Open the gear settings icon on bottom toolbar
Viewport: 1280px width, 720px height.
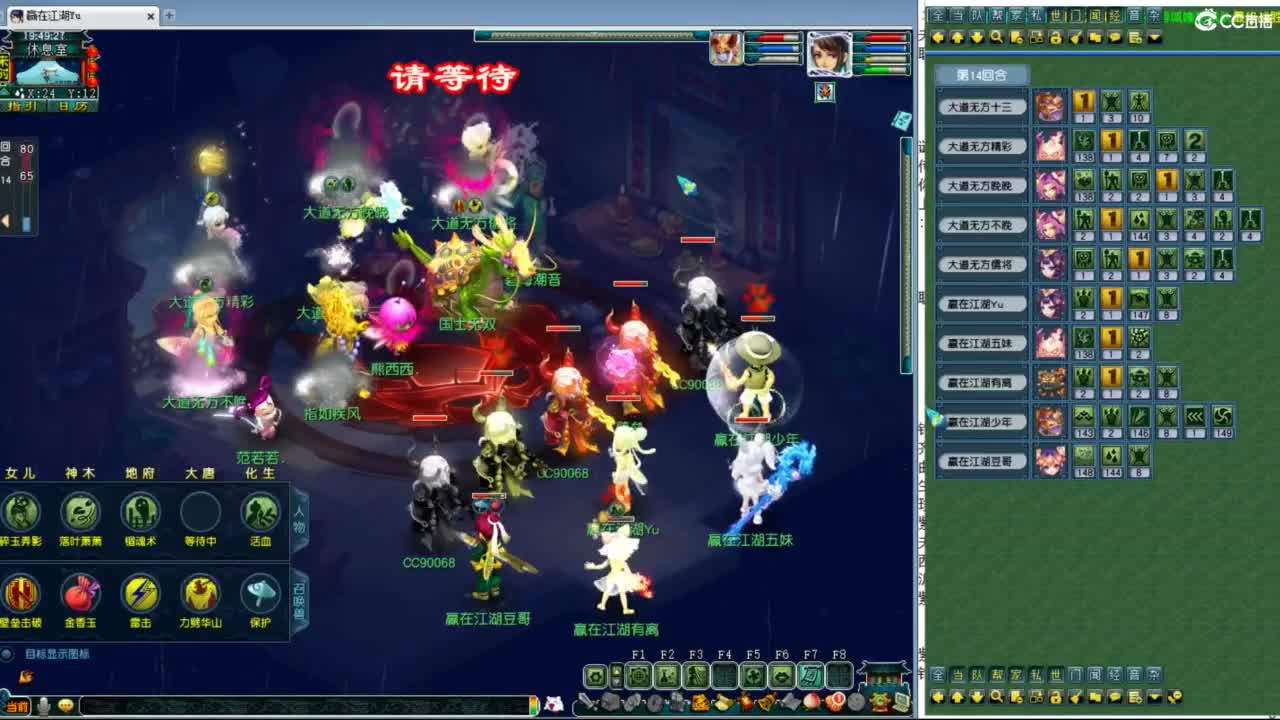(595, 676)
